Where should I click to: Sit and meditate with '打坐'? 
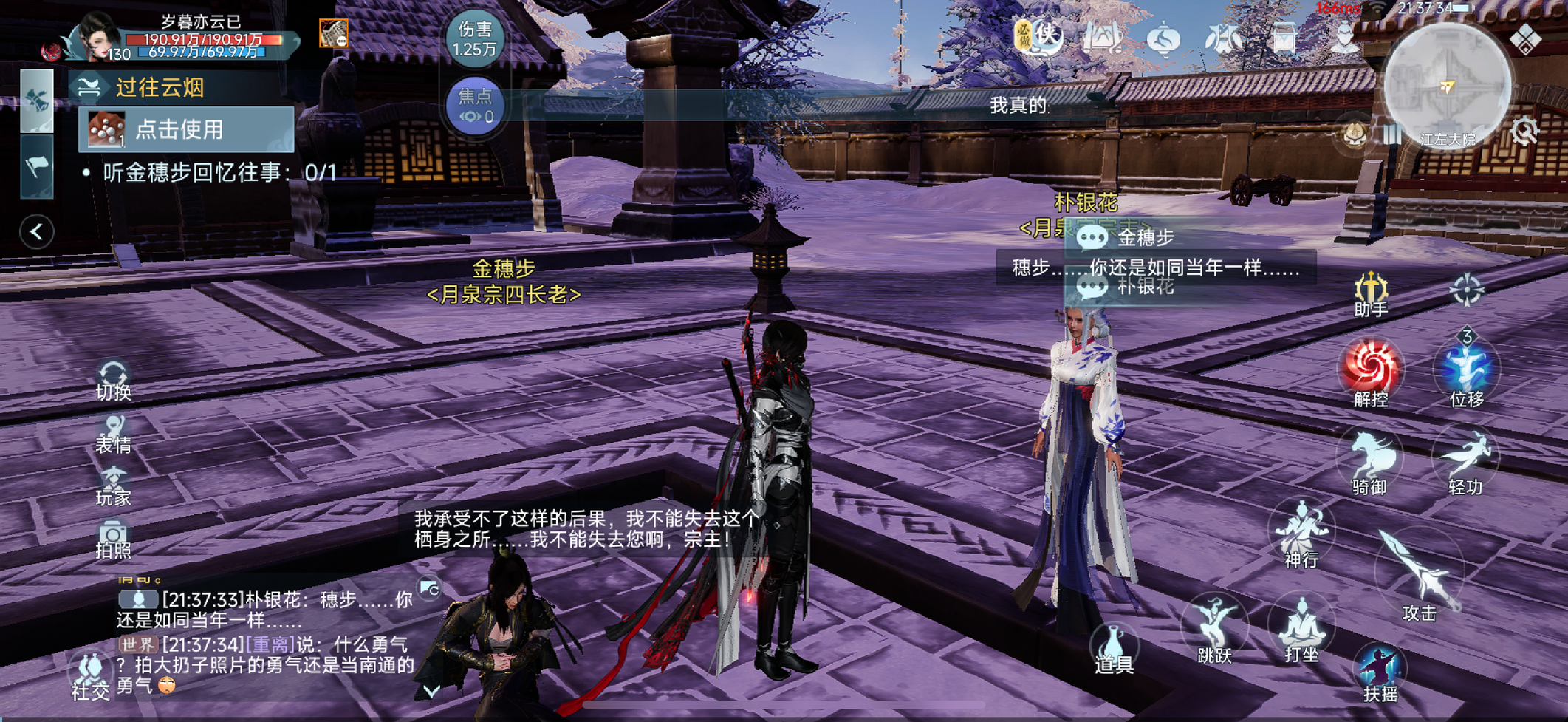point(1301,628)
